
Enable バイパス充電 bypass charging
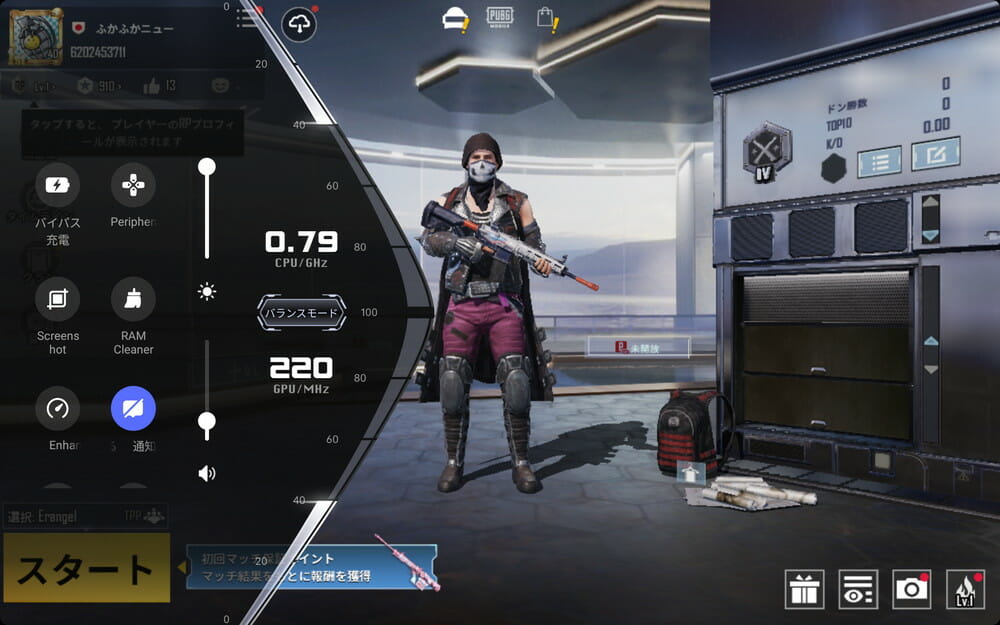(x=57, y=185)
